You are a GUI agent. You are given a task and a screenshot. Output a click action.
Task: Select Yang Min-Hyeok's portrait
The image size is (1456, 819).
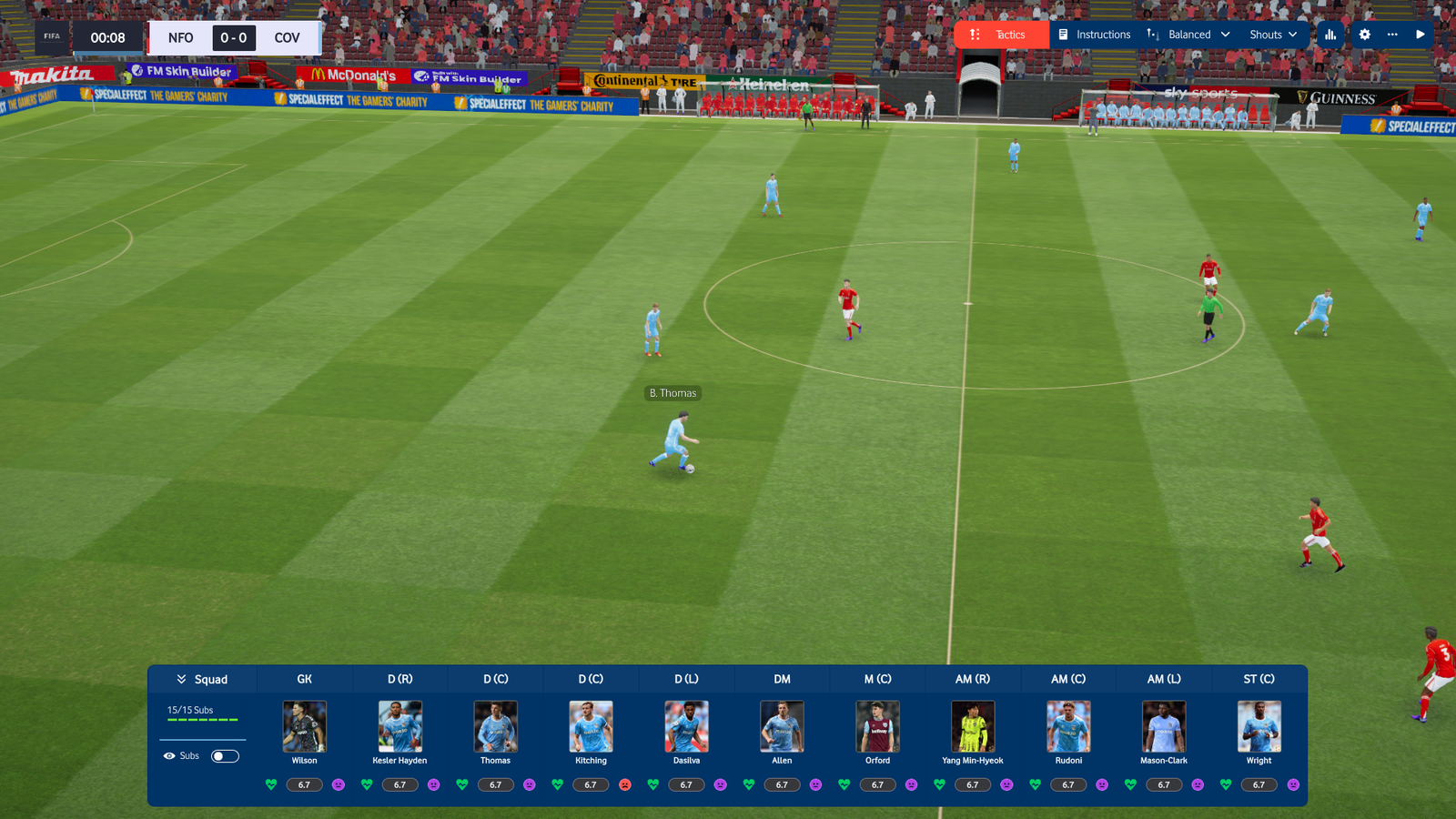tap(973, 726)
